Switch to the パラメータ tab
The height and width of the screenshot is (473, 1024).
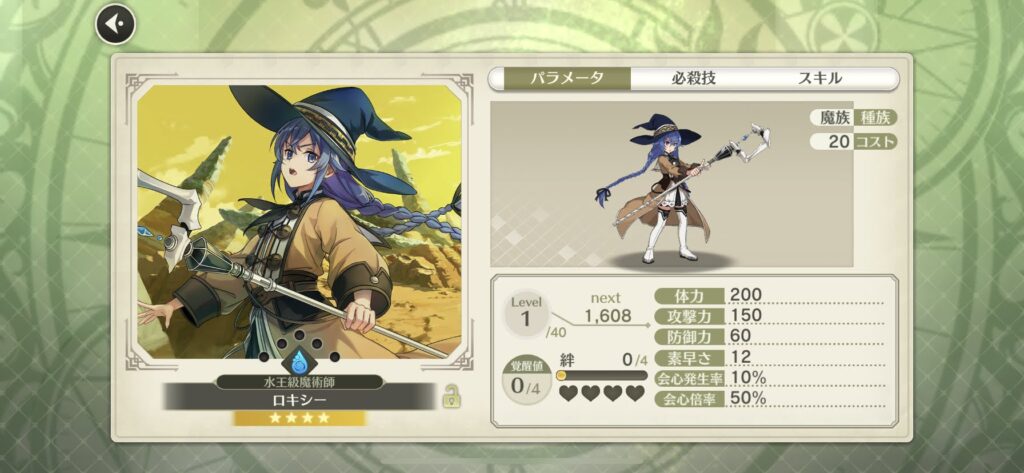coord(560,79)
